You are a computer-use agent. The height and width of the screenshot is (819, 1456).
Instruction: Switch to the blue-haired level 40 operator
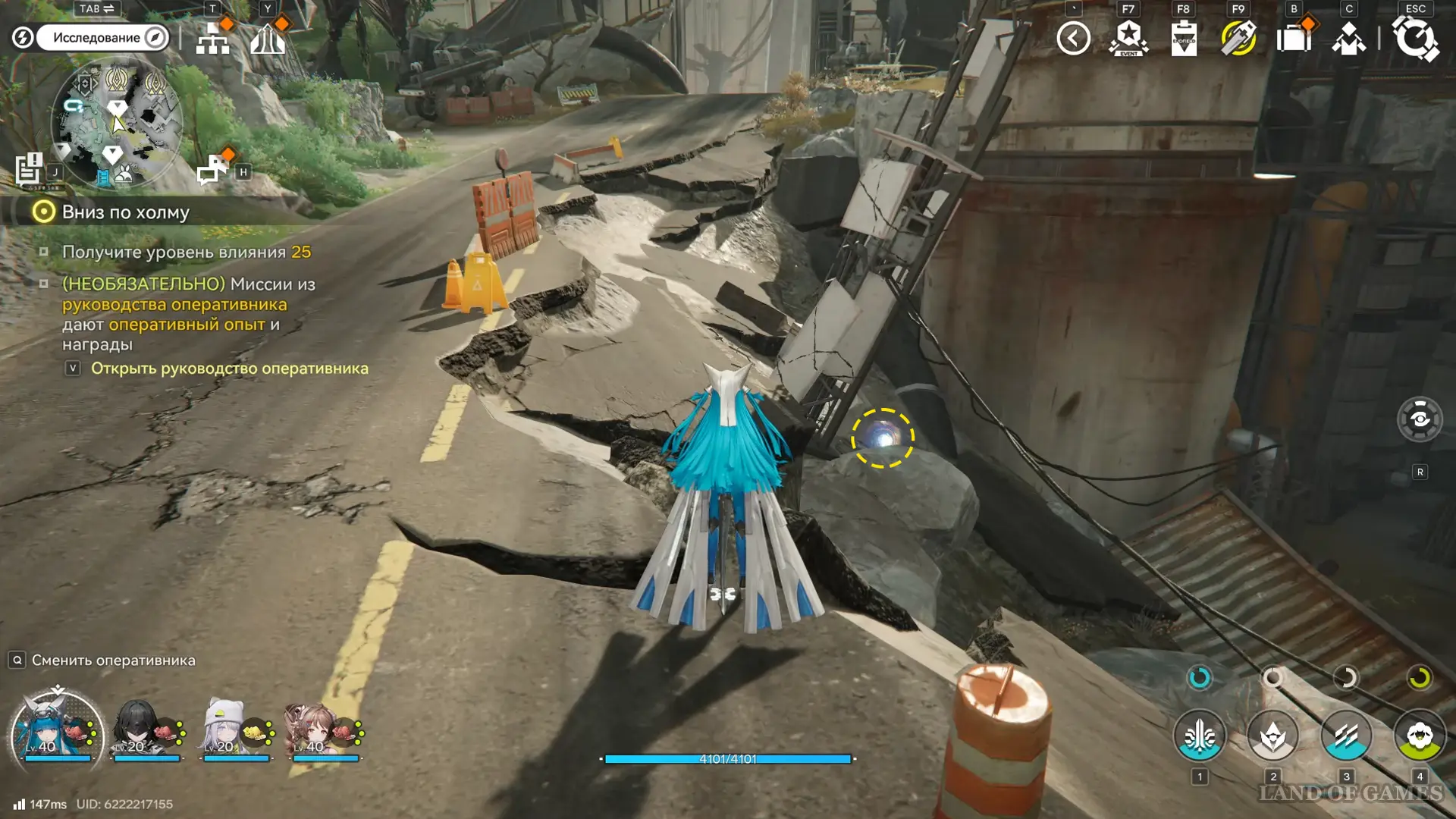tap(56, 730)
